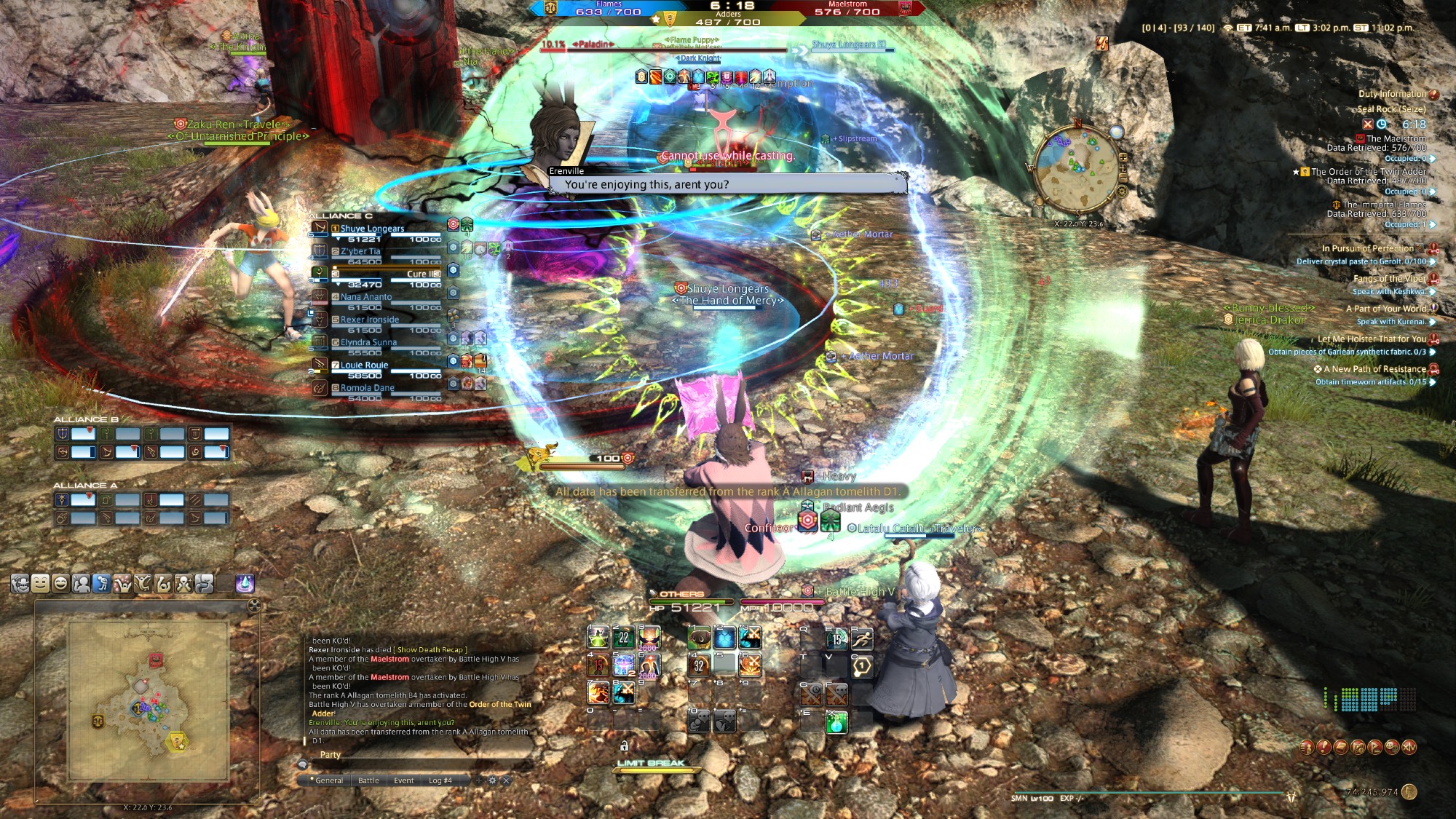Viewport: 1456px width, 819px height.
Task: Use the blue aetheryte crystal icon
Action: pos(245,583)
